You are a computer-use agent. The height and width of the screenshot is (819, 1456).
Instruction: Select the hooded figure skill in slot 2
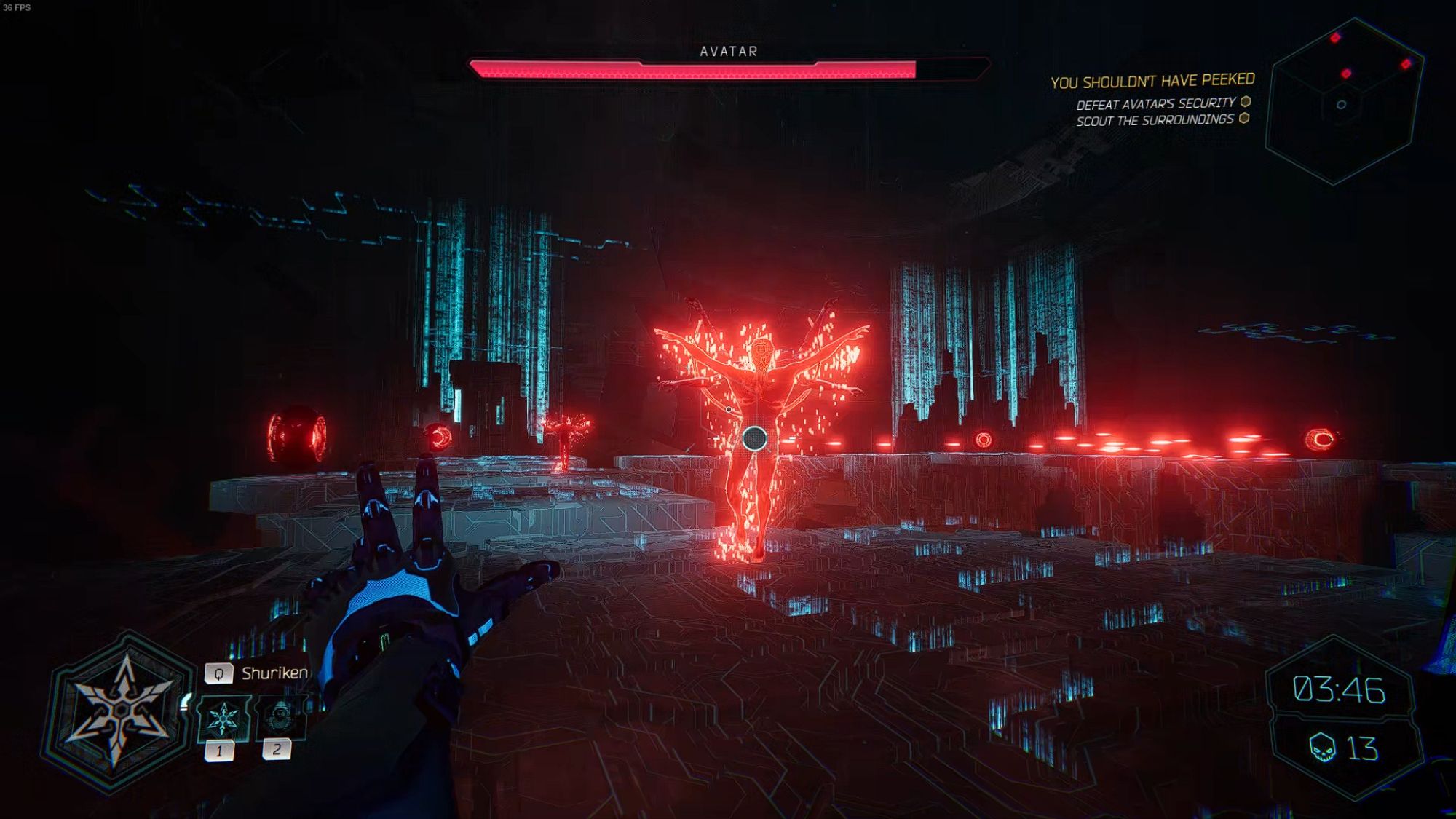tap(280, 719)
